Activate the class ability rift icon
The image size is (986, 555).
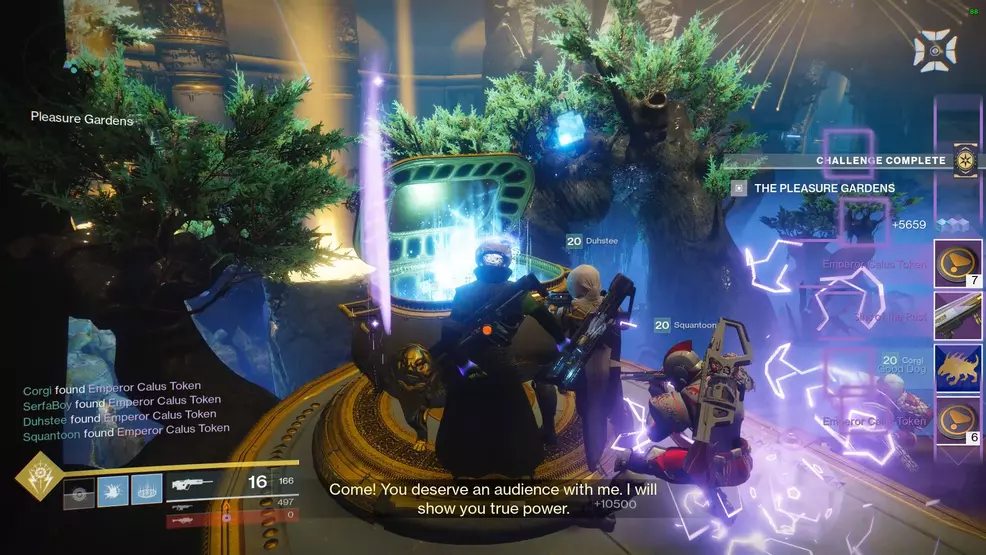[x=146, y=490]
